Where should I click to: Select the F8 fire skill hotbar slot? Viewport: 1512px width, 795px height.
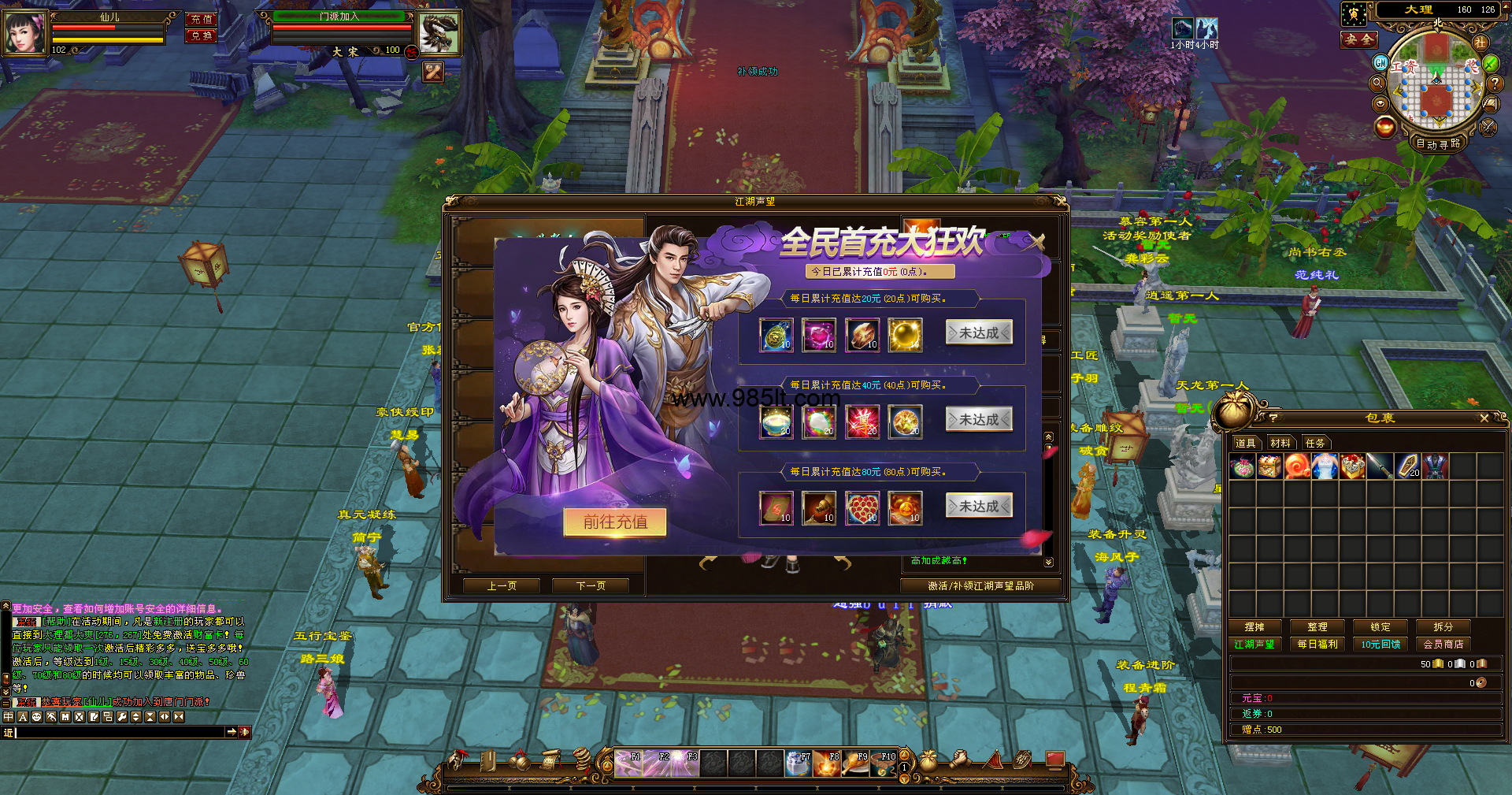tap(827, 763)
